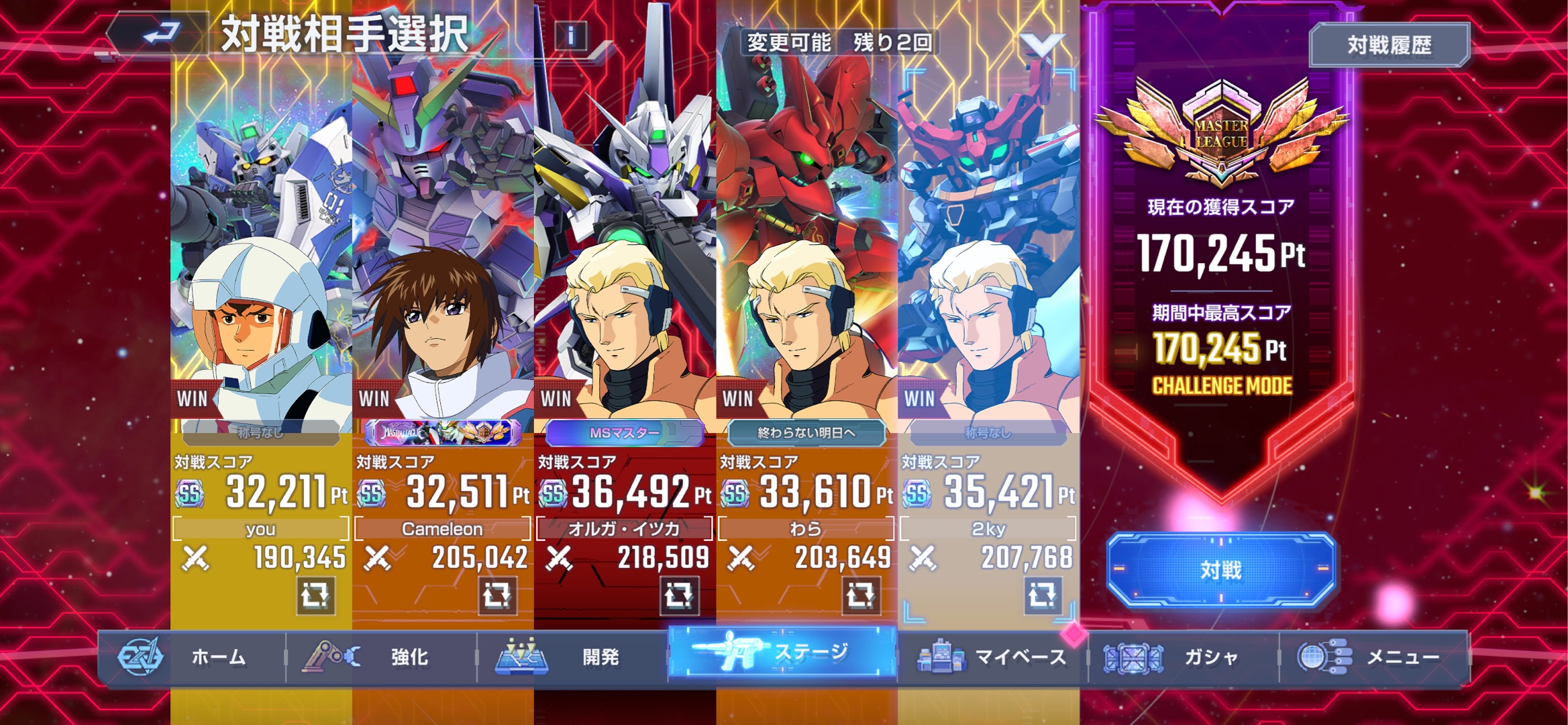Swap out opponent 'you' with refresh icon

(x=315, y=595)
